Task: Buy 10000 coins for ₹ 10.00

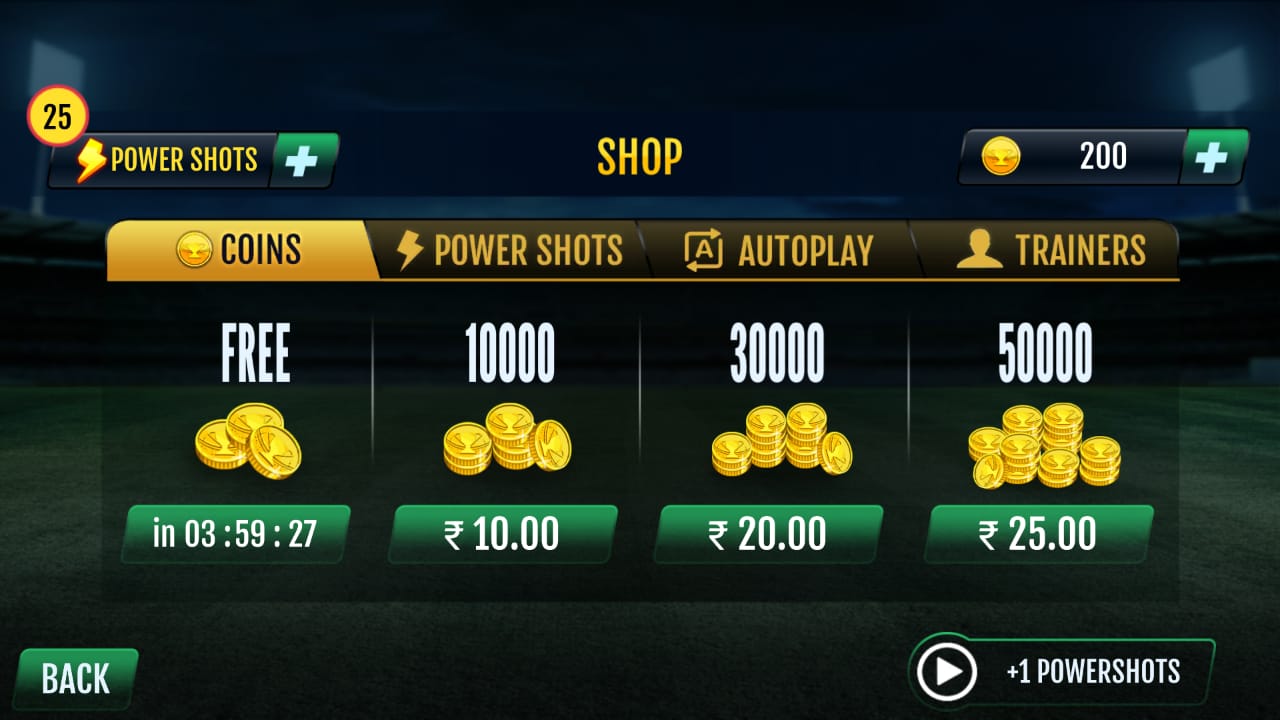Action: (502, 534)
